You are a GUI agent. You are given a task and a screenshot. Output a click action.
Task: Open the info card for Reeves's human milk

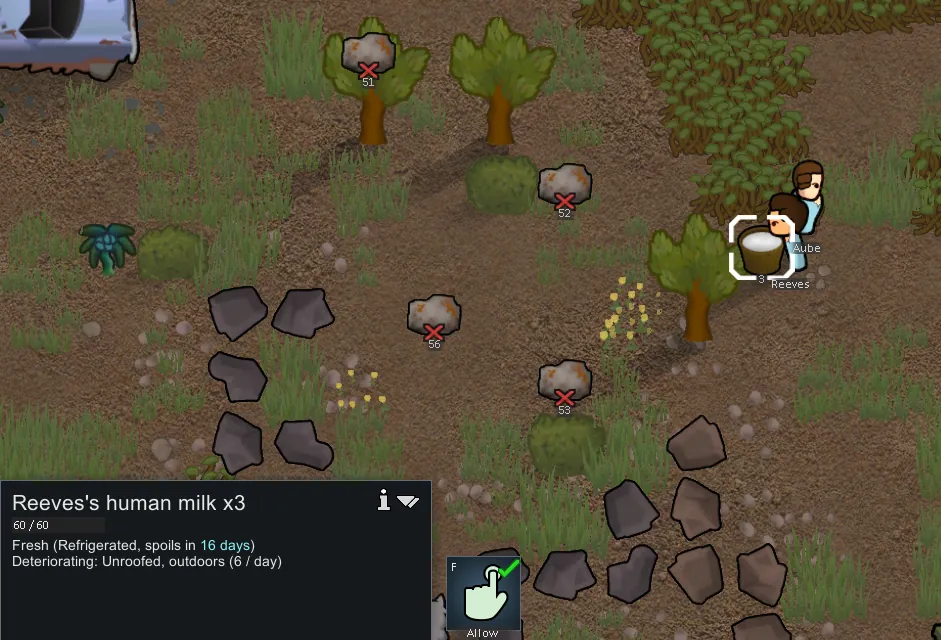coord(383,500)
